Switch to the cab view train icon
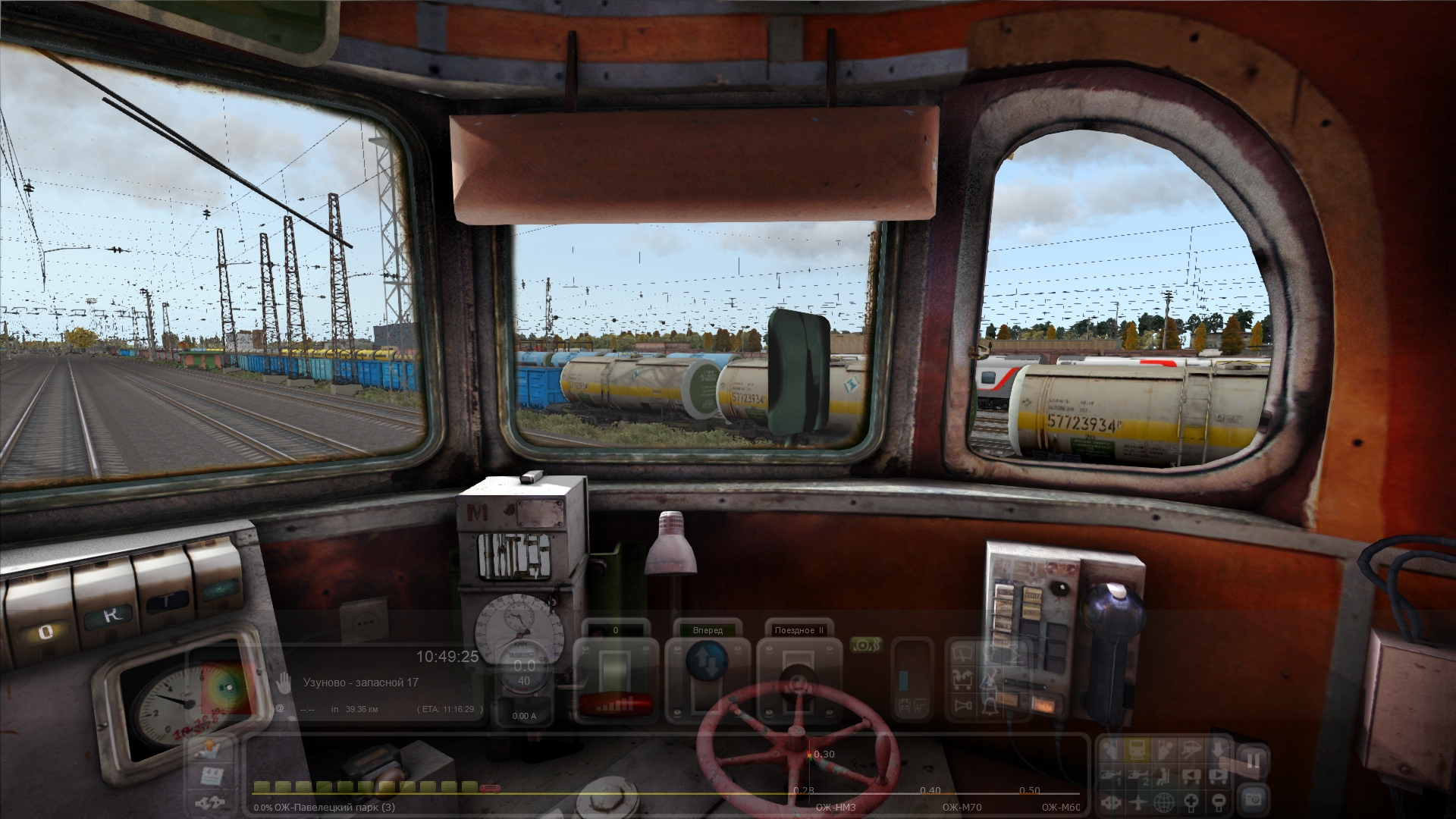 click(1137, 749)
